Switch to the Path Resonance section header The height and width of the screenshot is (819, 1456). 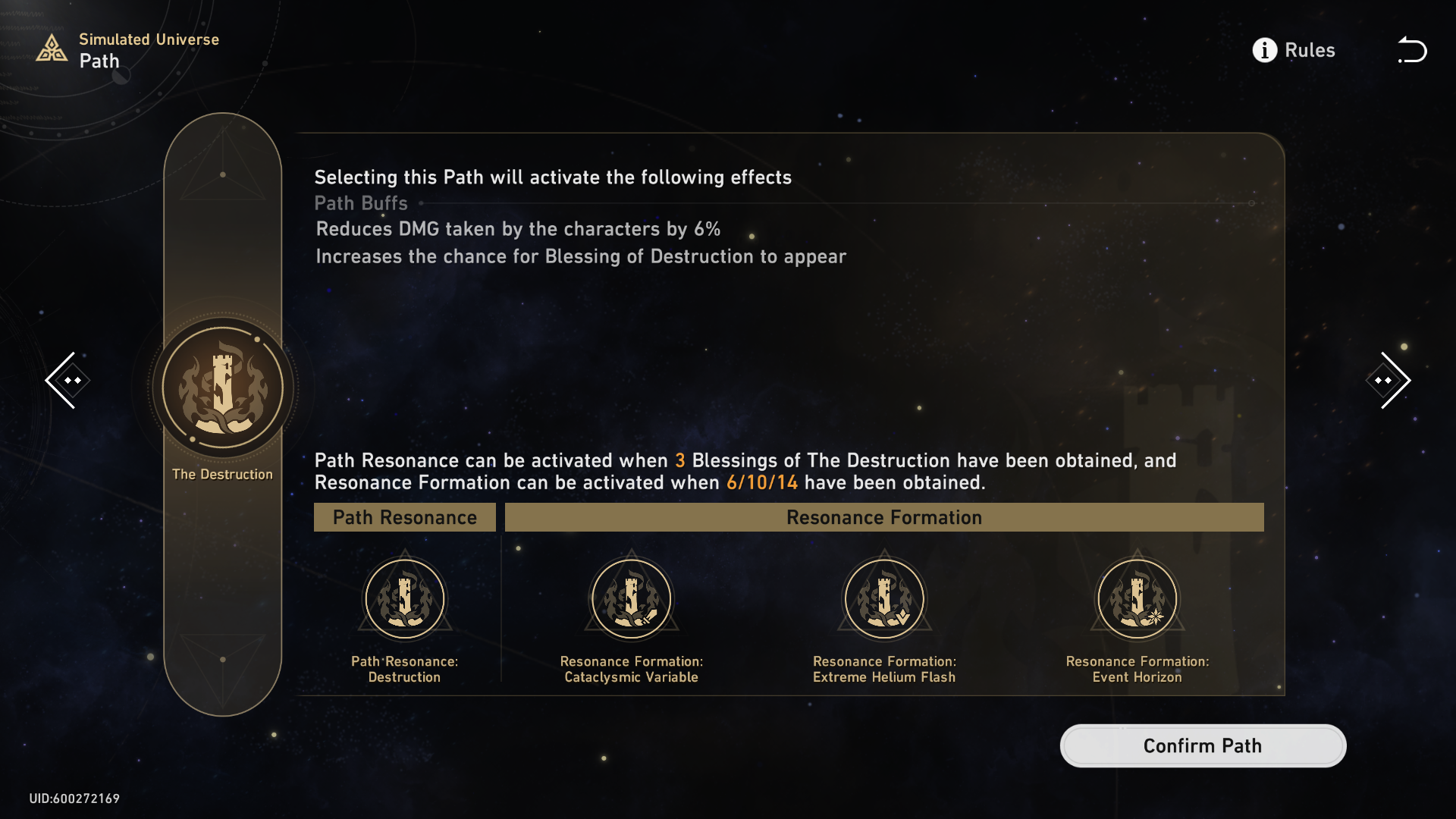(404, 517)
